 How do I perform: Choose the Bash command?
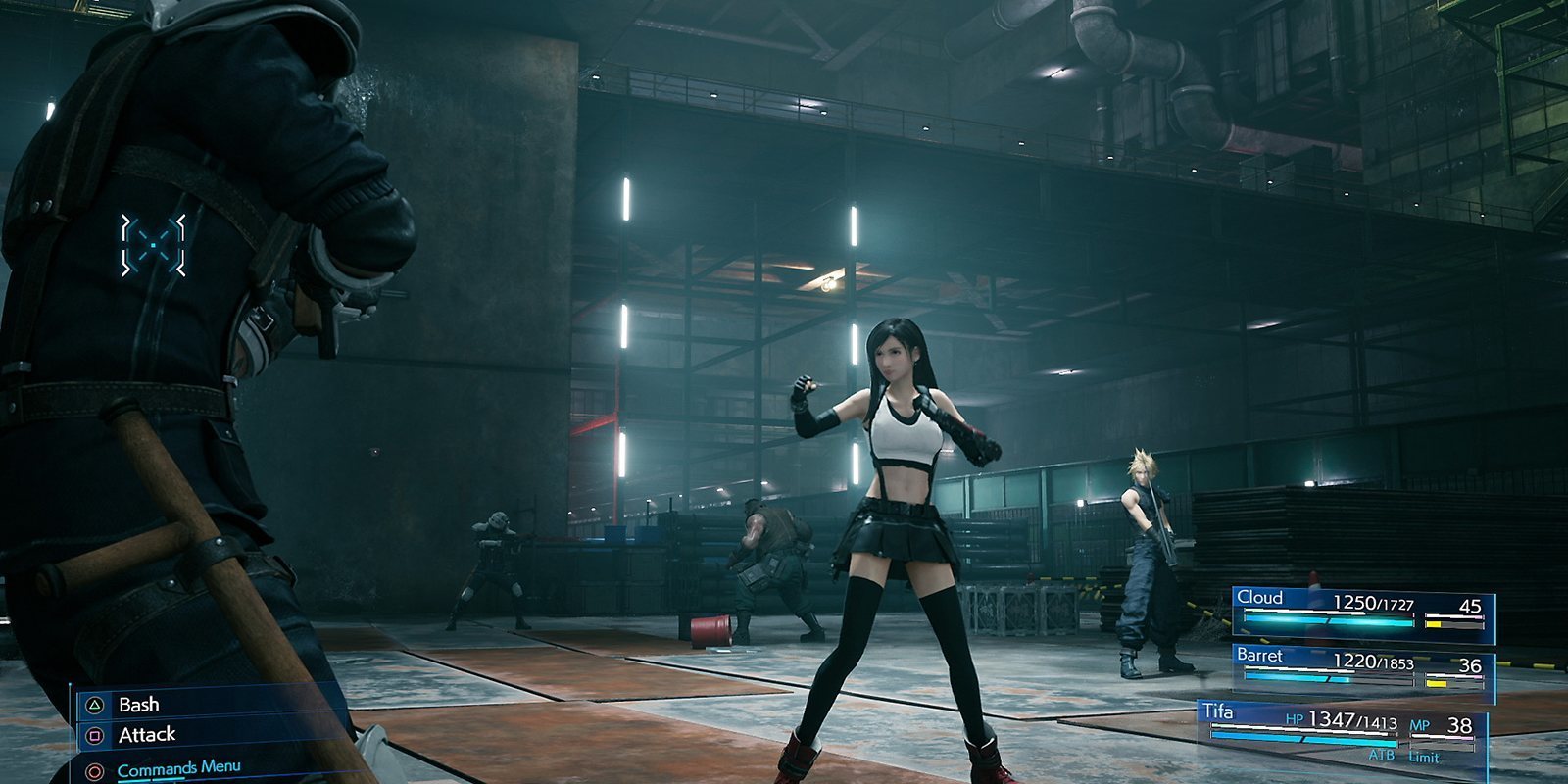pos(140,704)
